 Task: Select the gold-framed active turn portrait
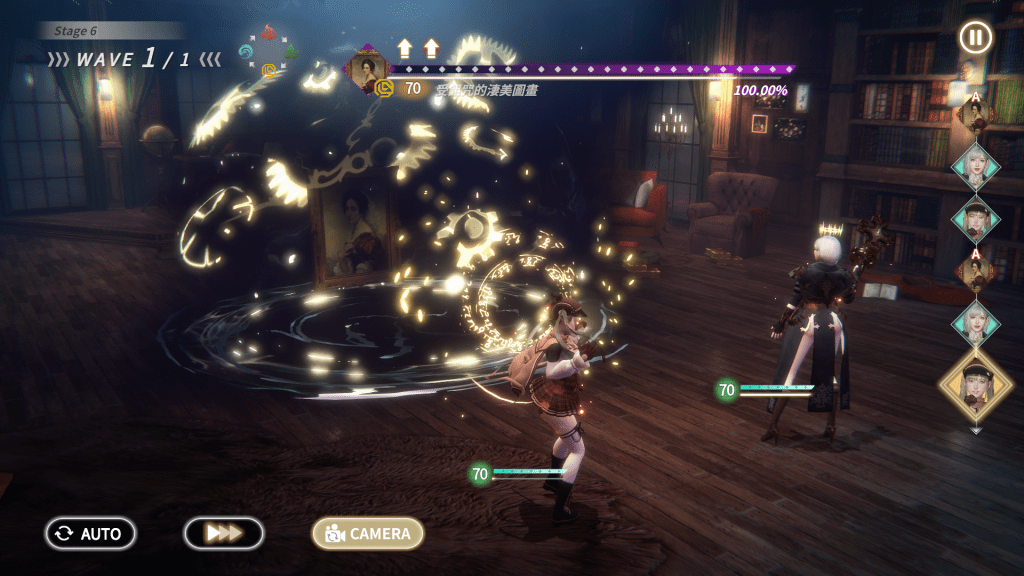coord(975,385)
